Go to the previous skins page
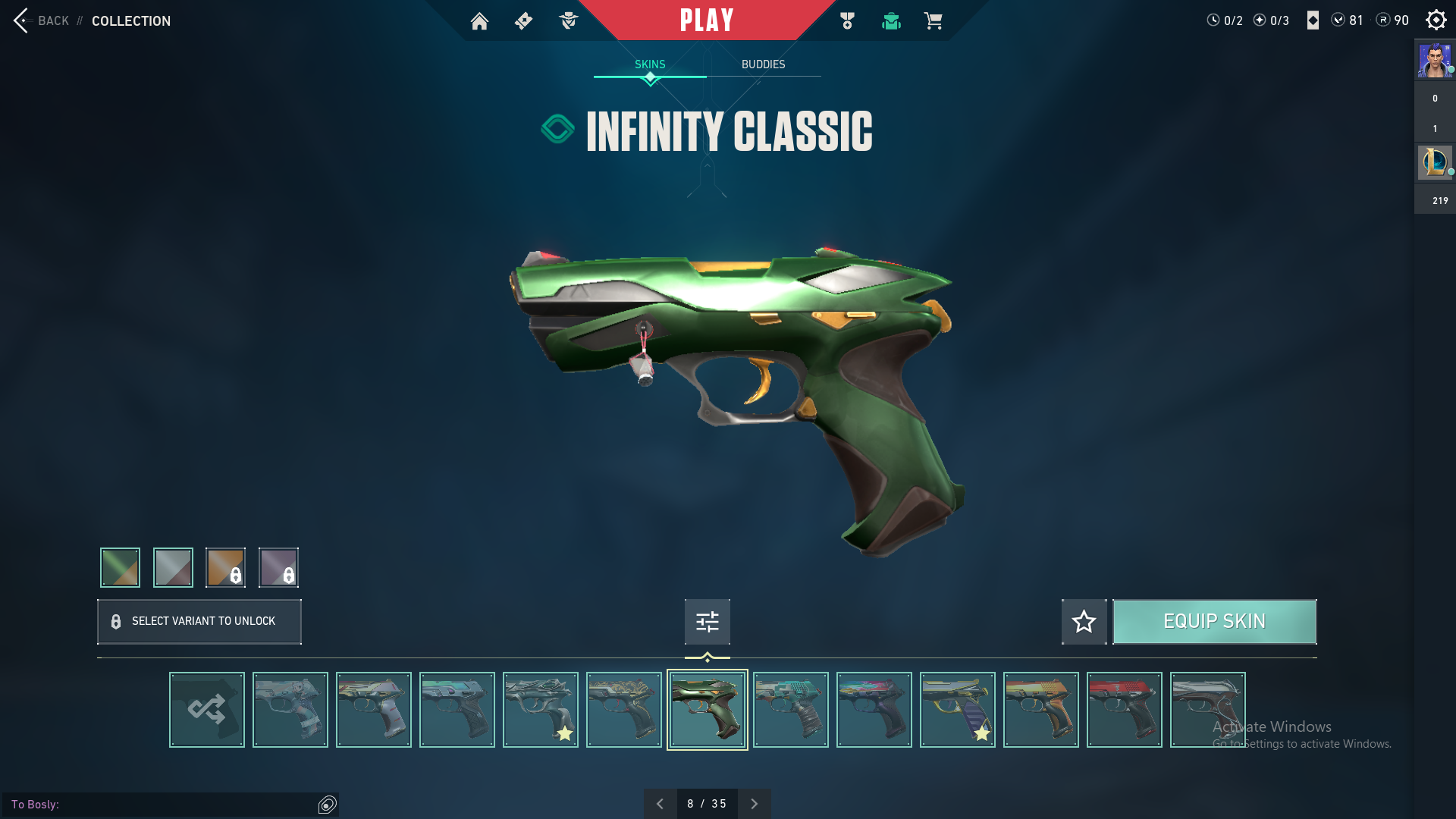Viewport: 1456px width, 819px height. [x=660, y=804]
